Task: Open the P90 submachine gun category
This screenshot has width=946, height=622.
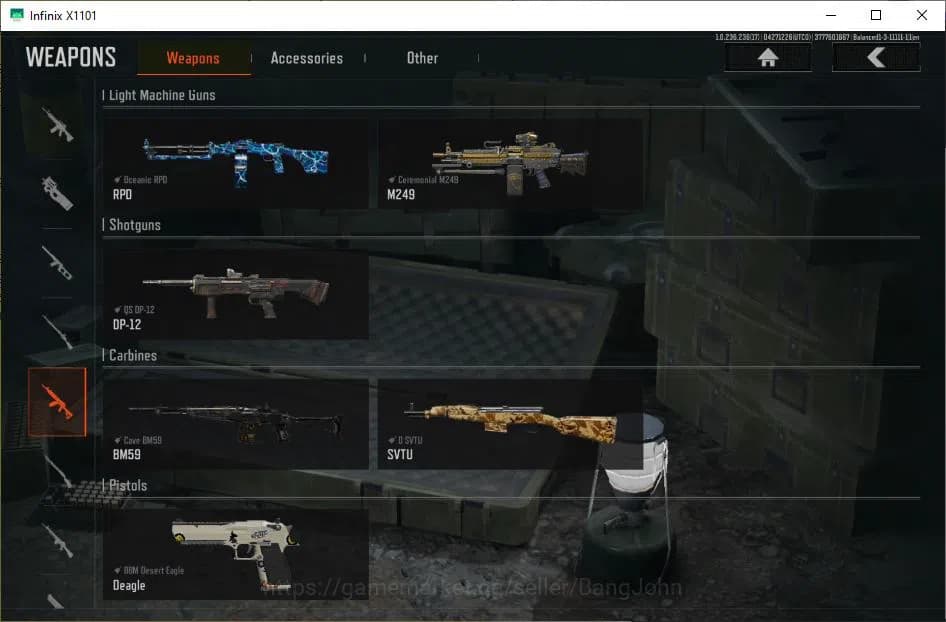Action: coord(57,192)
